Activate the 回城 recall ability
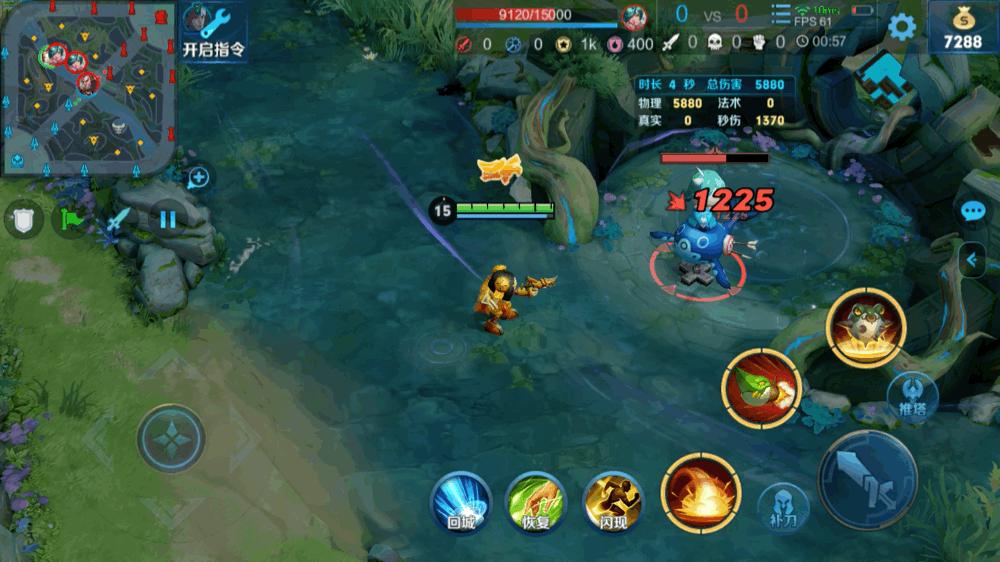 pos(459,498)
